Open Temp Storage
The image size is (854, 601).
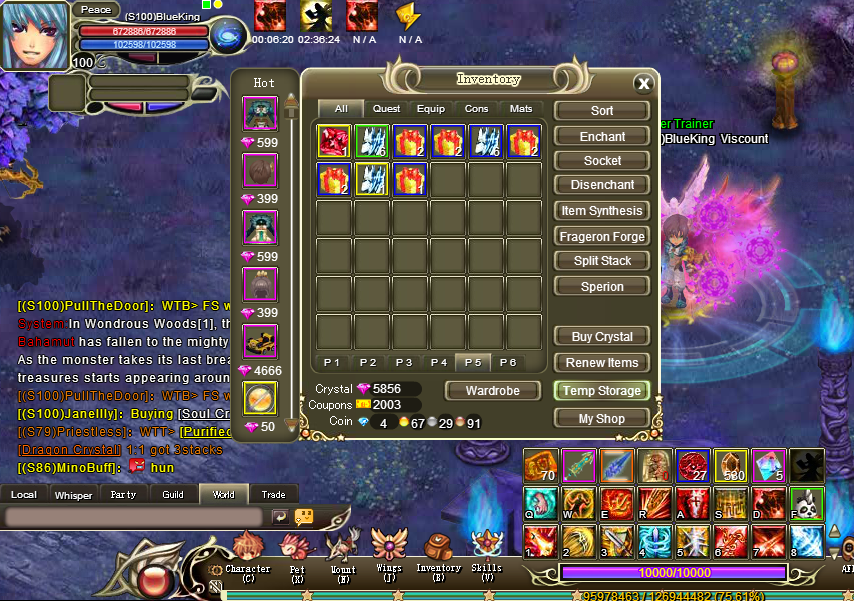pos(602,391)
